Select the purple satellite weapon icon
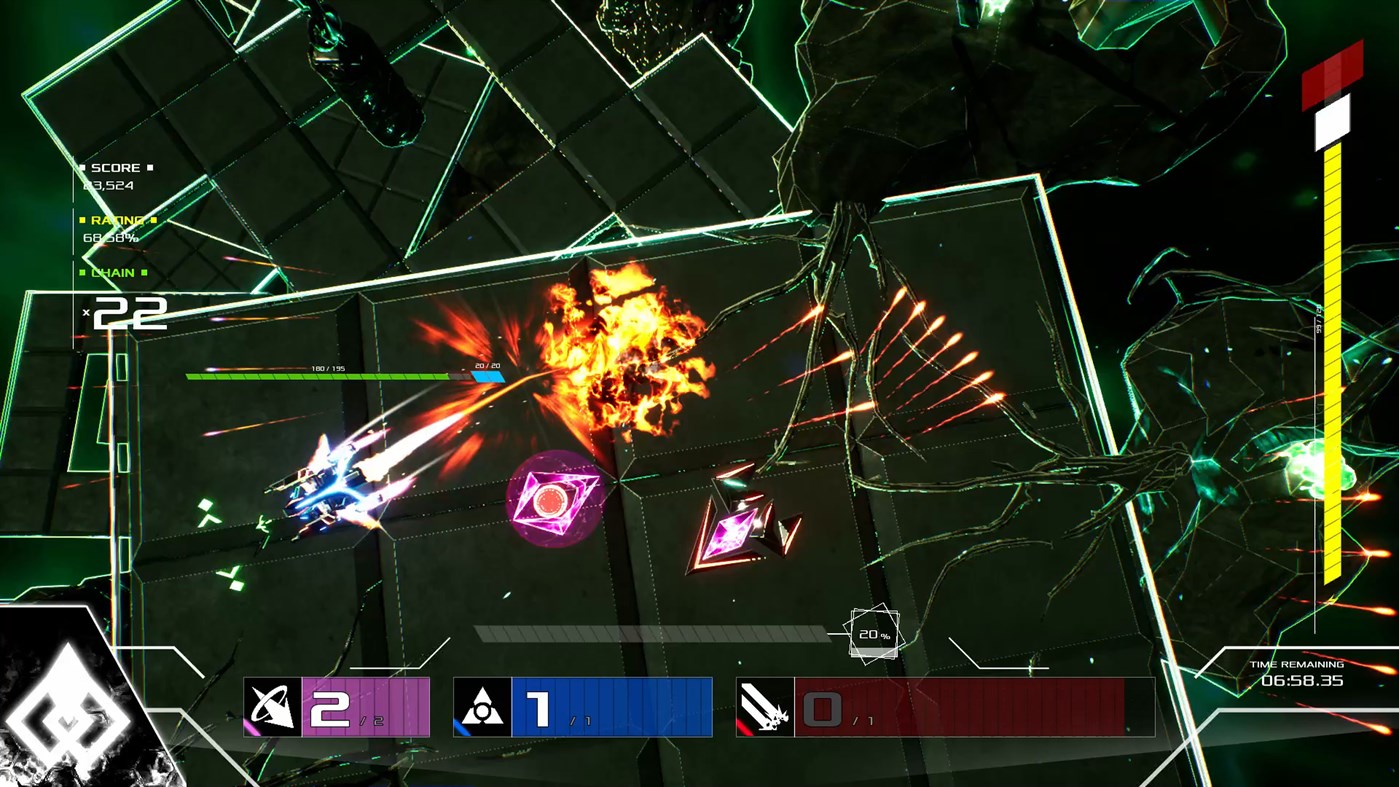Screen dimensions: 1399x787 (x=270, y=707)
